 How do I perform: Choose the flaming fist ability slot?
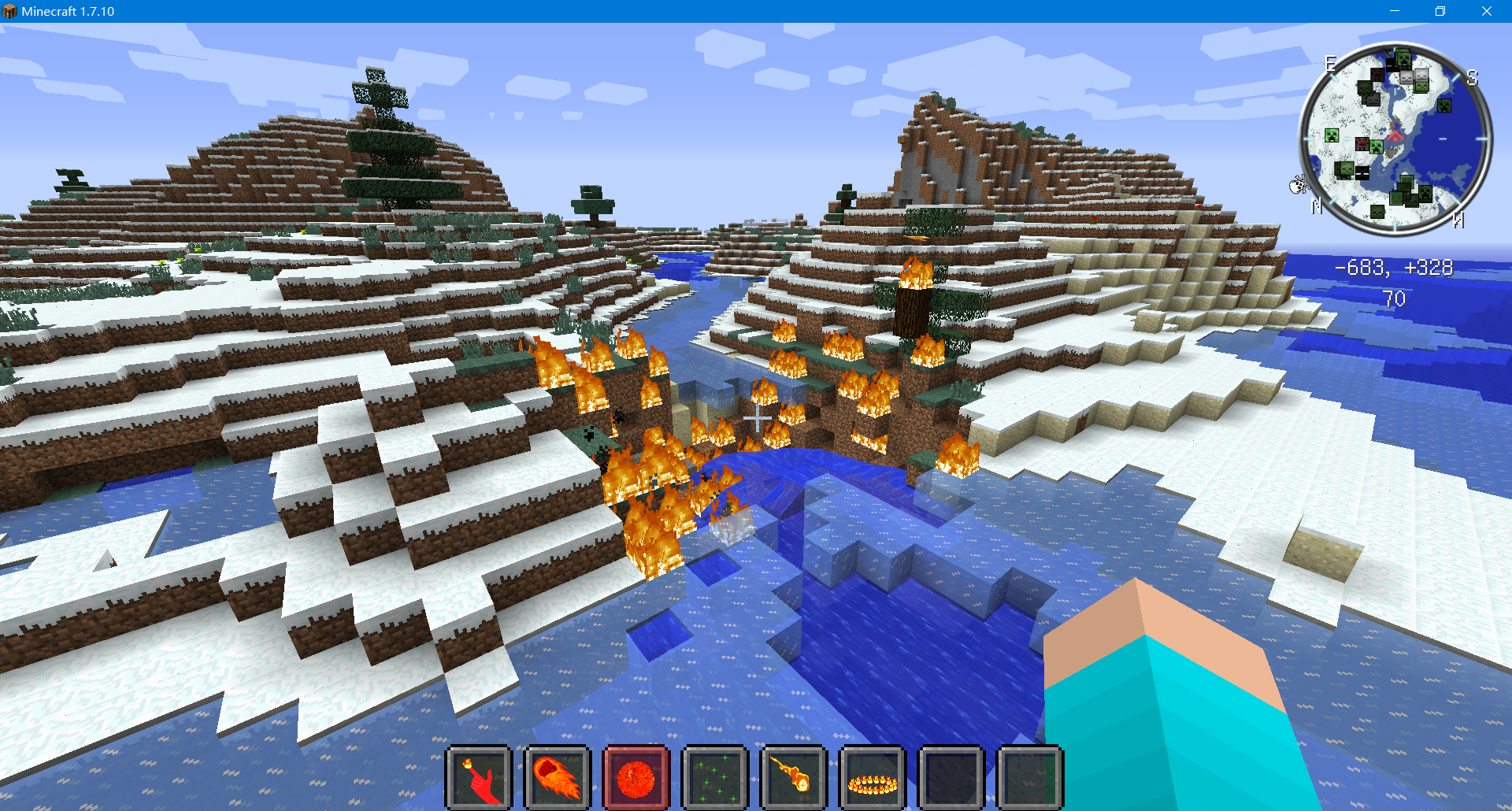click(x=558, y=777)
